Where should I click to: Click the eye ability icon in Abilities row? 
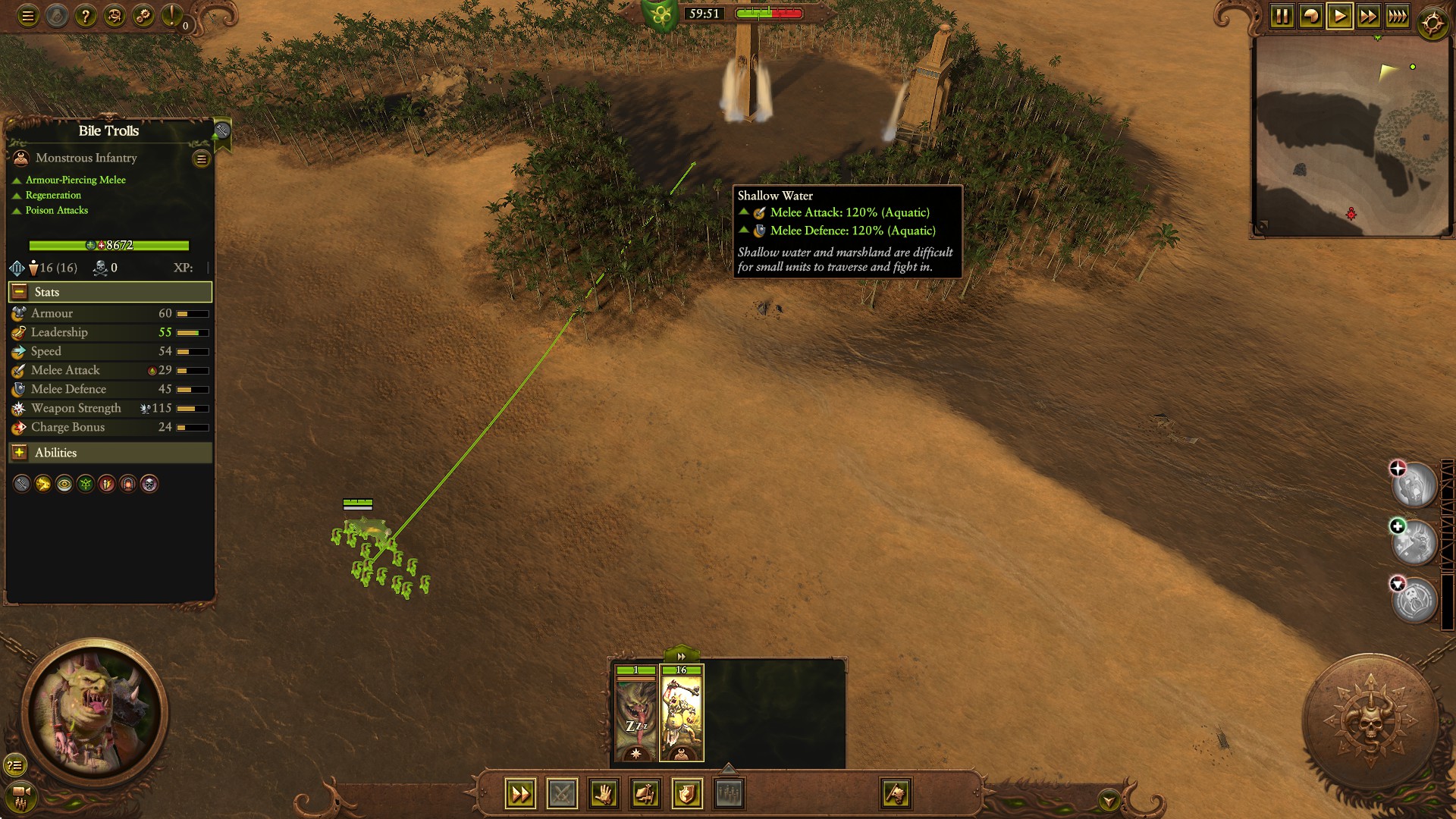coord(64,484)
